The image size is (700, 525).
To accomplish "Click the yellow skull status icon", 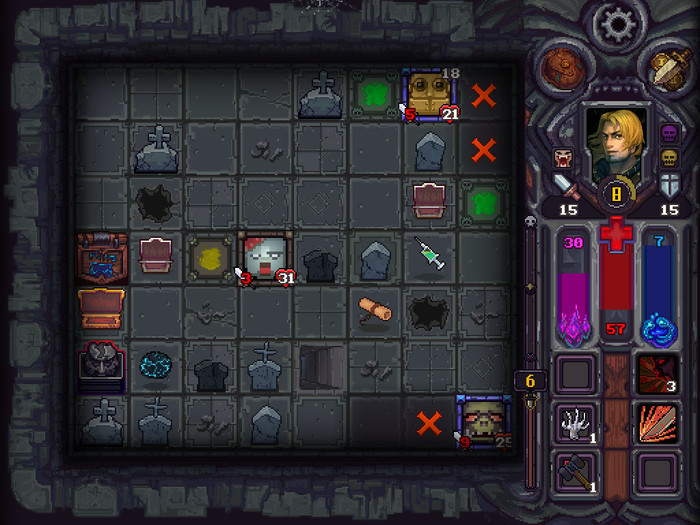I will pyautogui.click(x=669, y=157).
